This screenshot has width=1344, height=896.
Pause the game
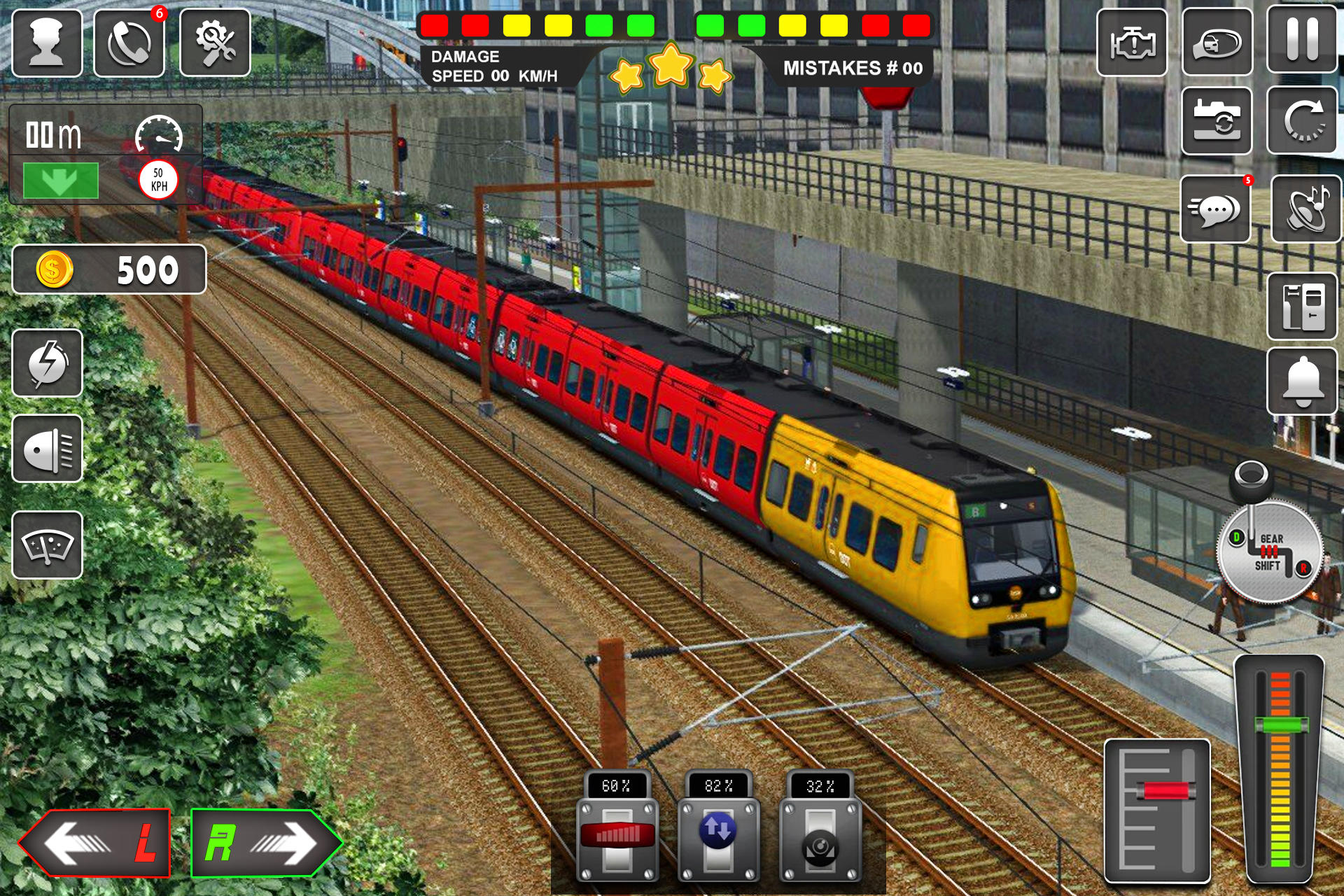[1303, 39]
